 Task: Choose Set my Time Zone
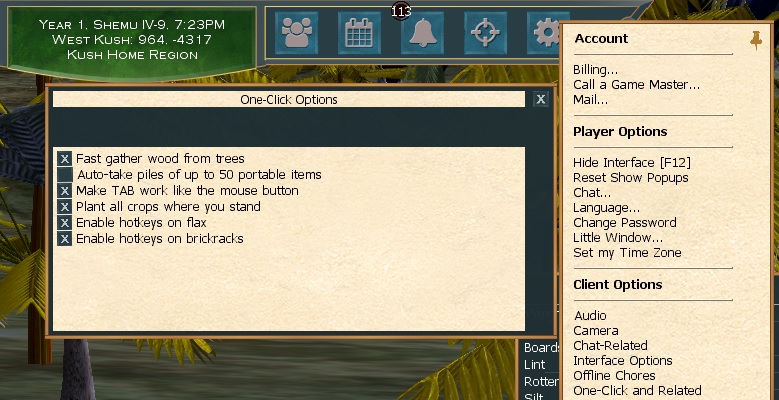(627, 252)
